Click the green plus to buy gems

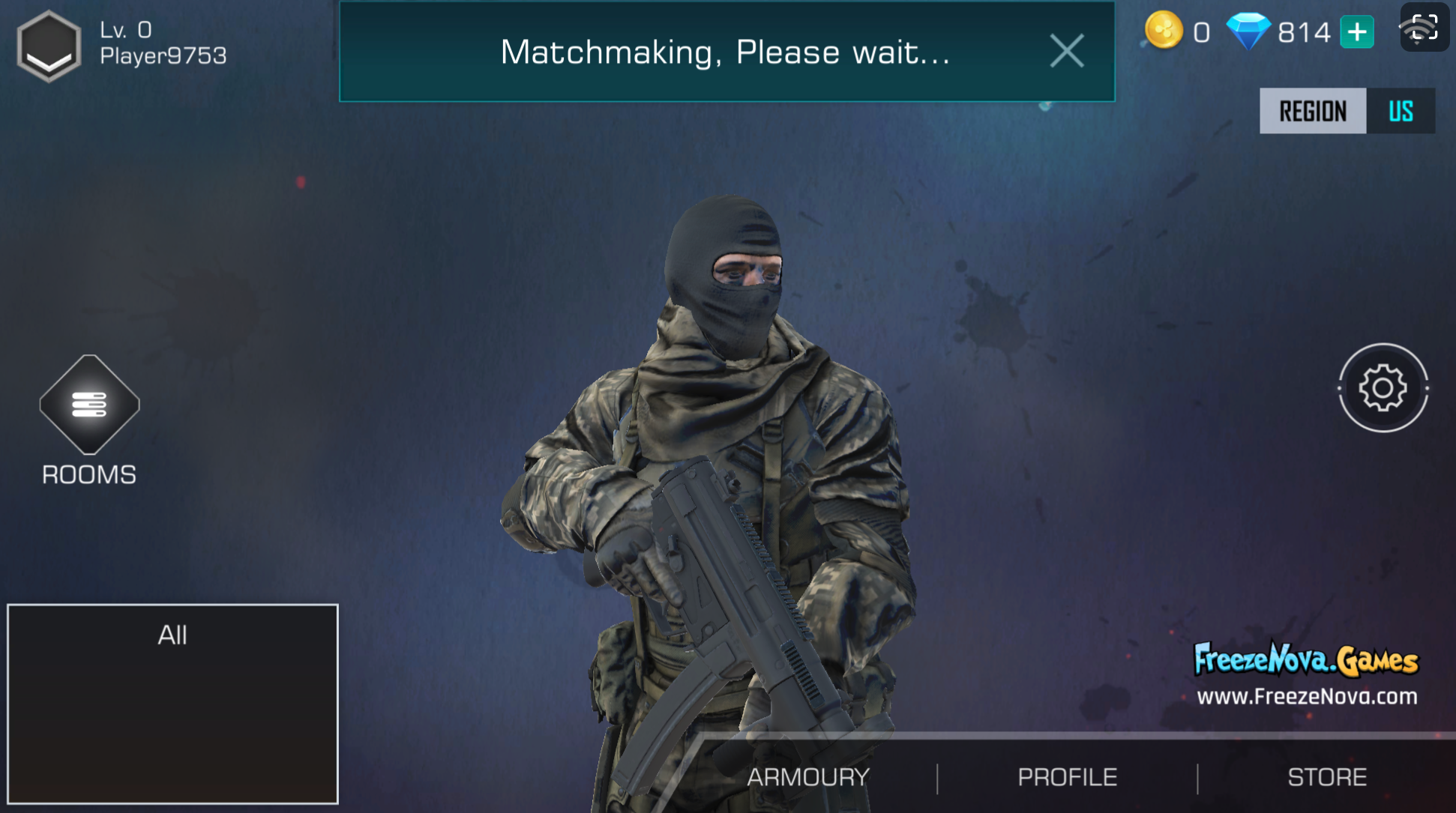click(x=1357, y=33)
